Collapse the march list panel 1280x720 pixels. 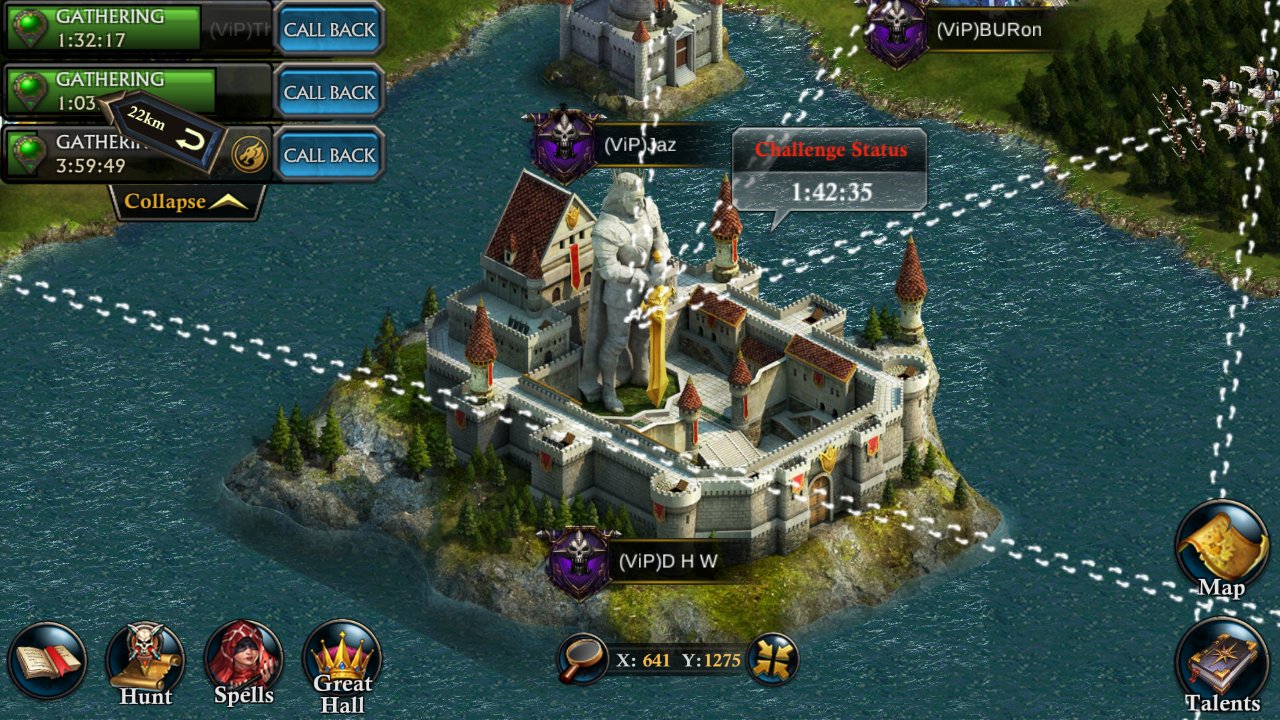coord(186,201)
